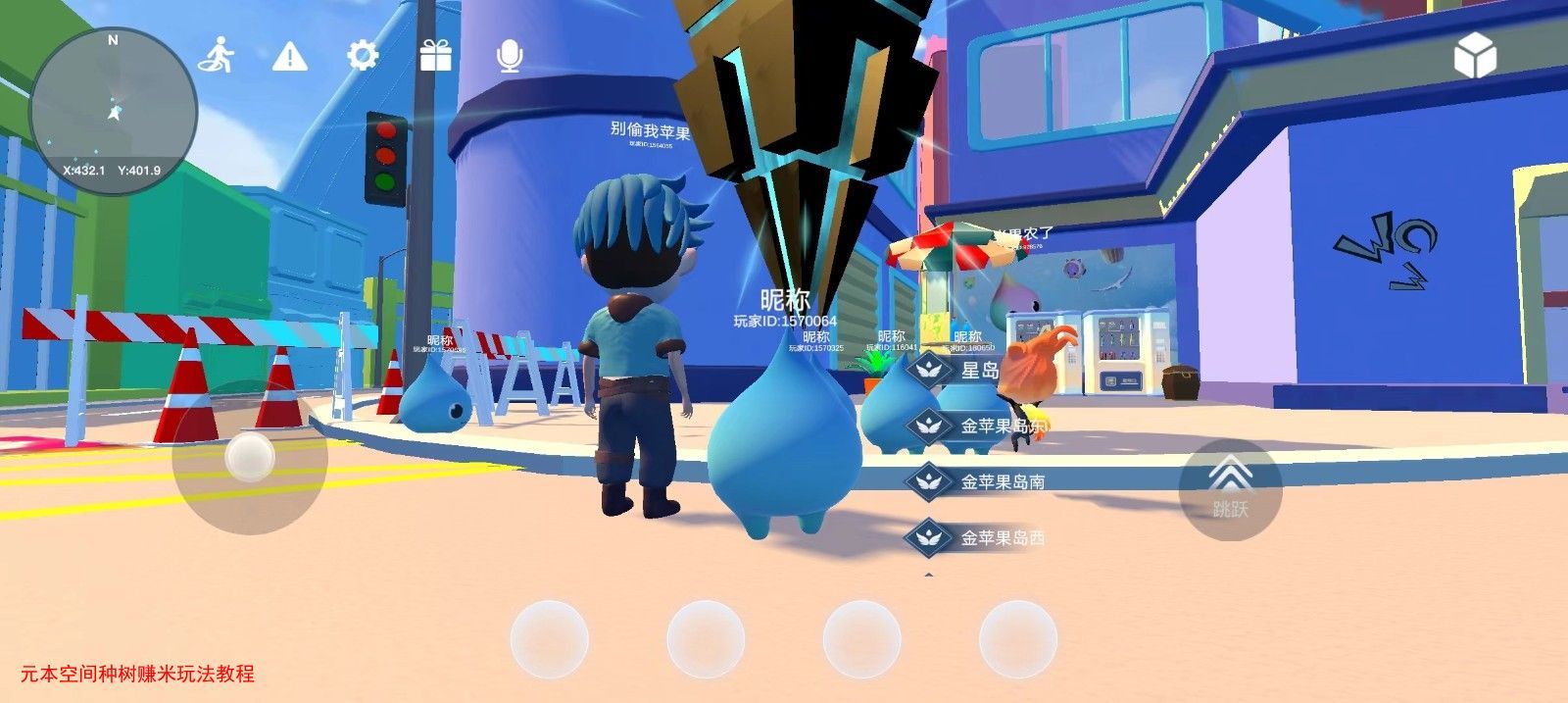Image resolution: width=1568 pixels, height=703 pixels.
Task: Open the gear settings menu
Action: click(363, 56)
